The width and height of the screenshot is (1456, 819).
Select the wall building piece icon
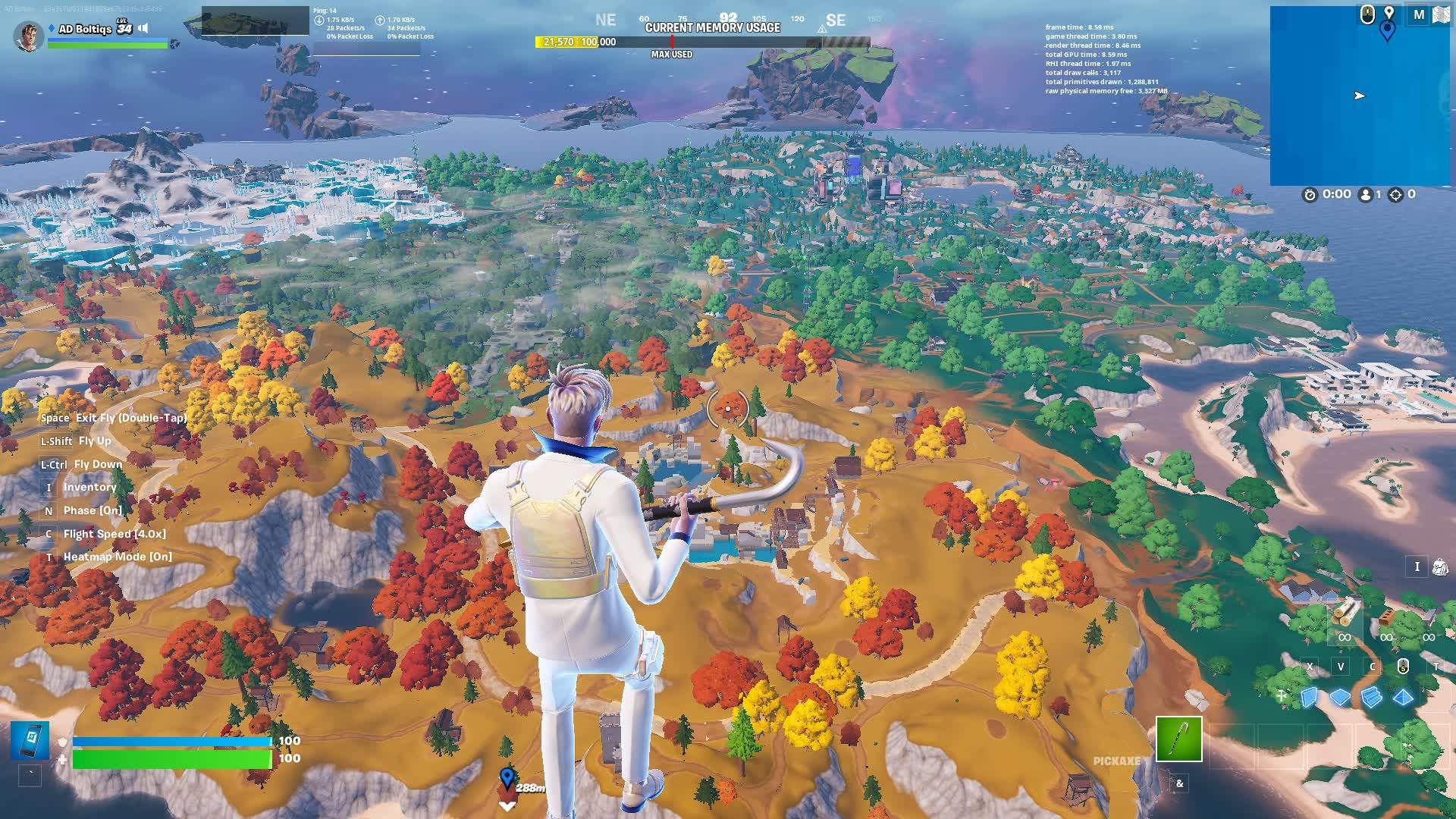[x=1309, y=698]
